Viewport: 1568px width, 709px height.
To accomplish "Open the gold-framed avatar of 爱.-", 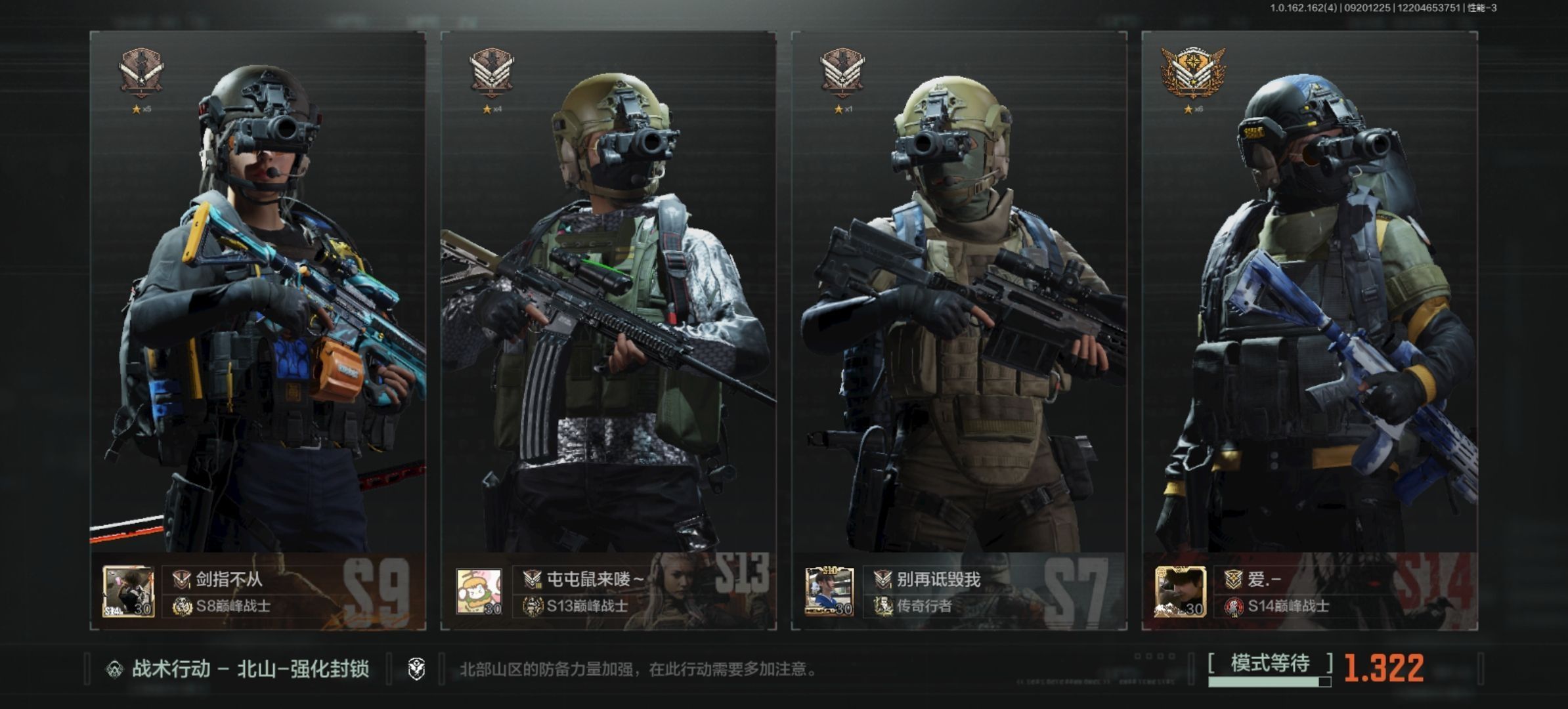I will tap(1180, 592).
